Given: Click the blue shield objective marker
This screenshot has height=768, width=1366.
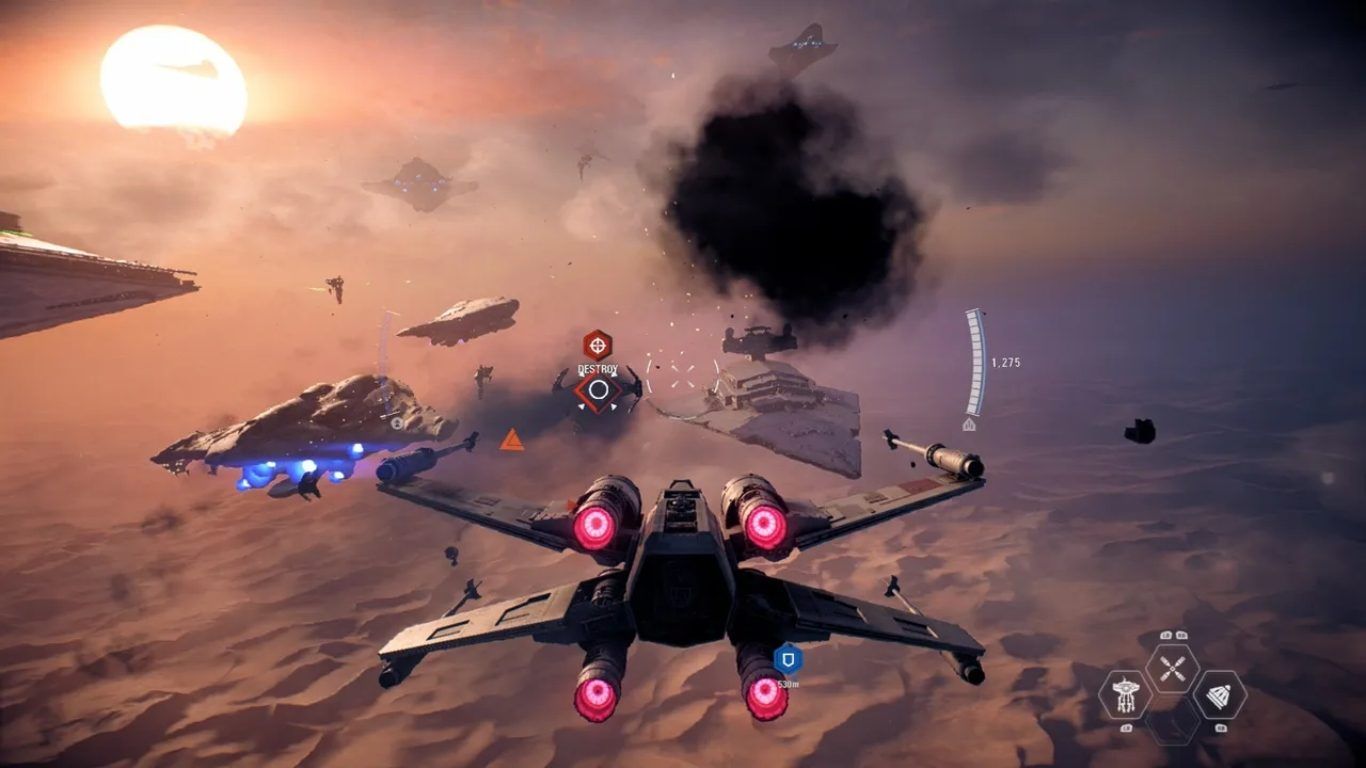Looking at the screenshot, I should pos(788,659).
